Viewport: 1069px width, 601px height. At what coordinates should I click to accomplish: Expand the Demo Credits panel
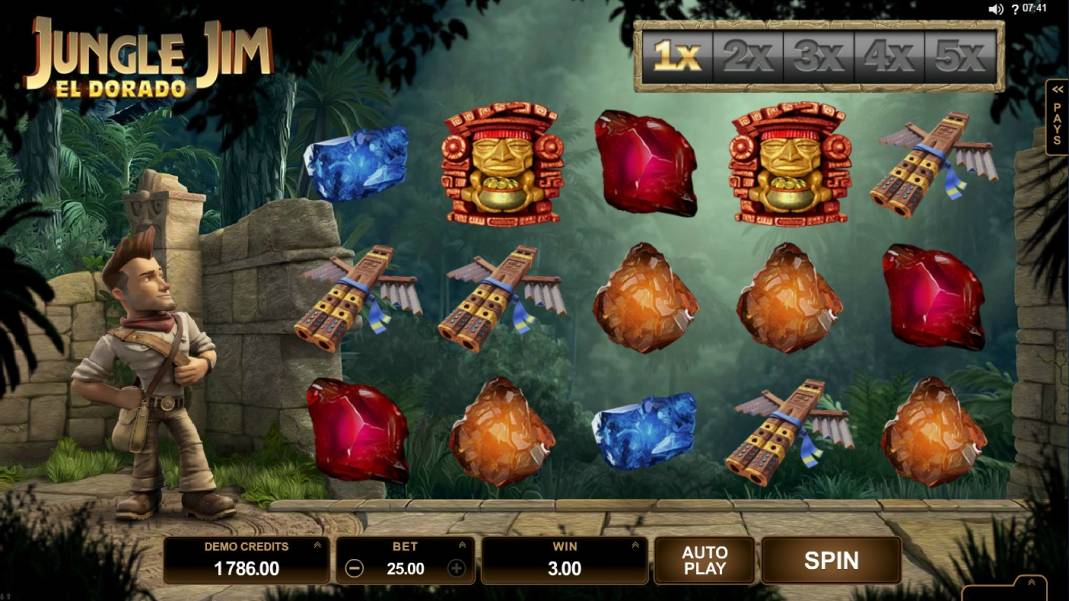pyautogui.click(x=317, y=546)
